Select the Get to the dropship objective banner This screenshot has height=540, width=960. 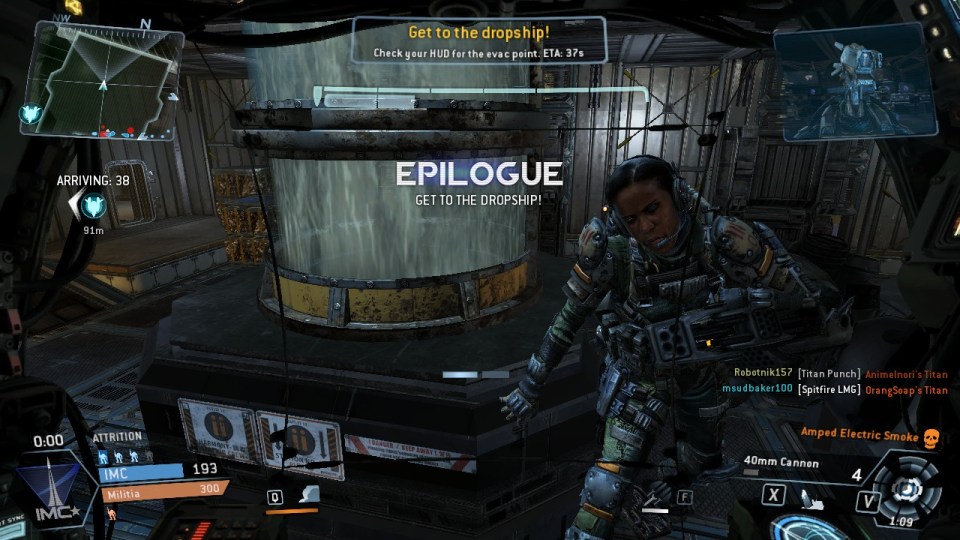(x=479, y=41)
